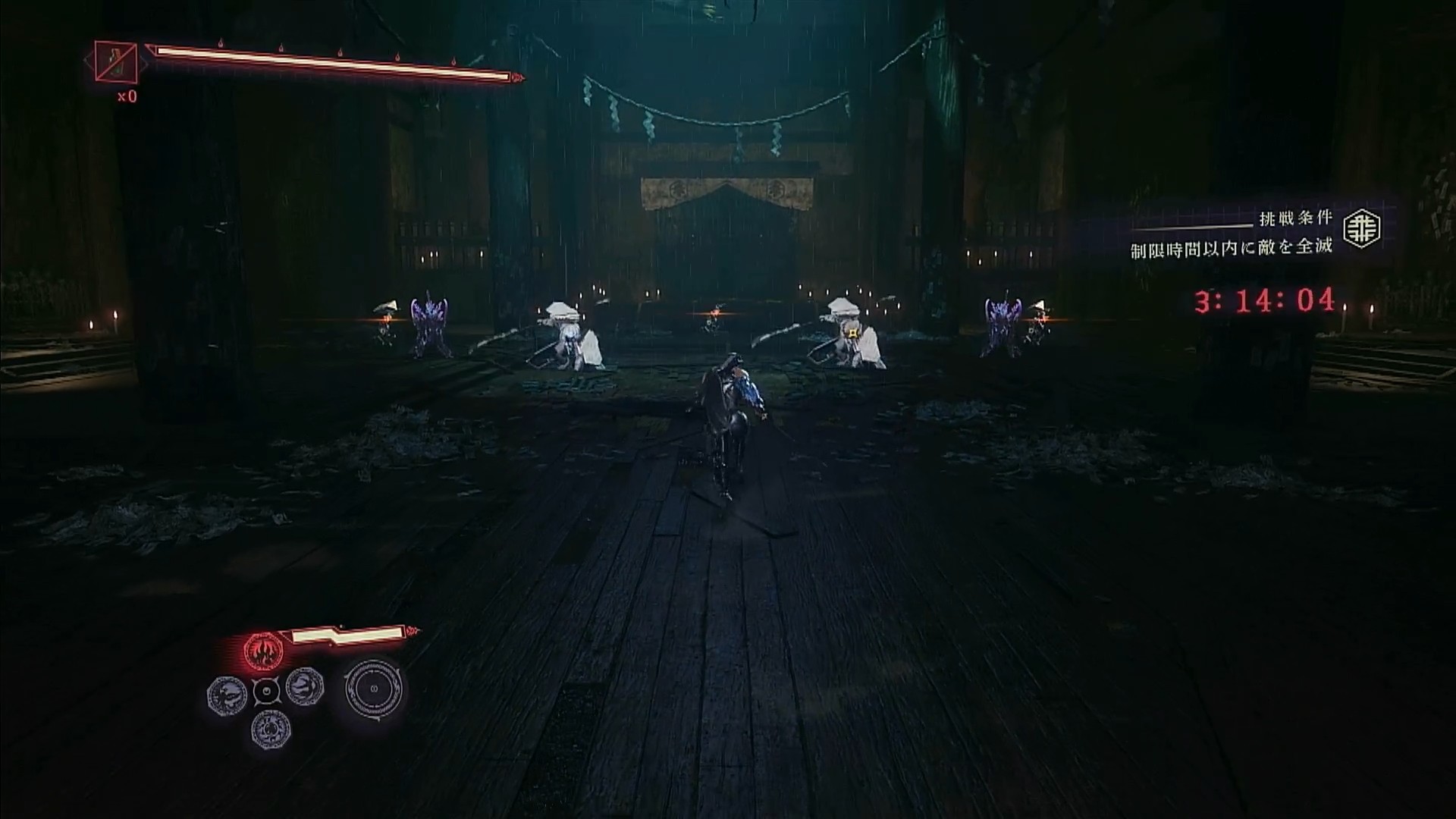Select the crossed-out healing flask item slot
The image size is (1456, 819).
[115, 60]
